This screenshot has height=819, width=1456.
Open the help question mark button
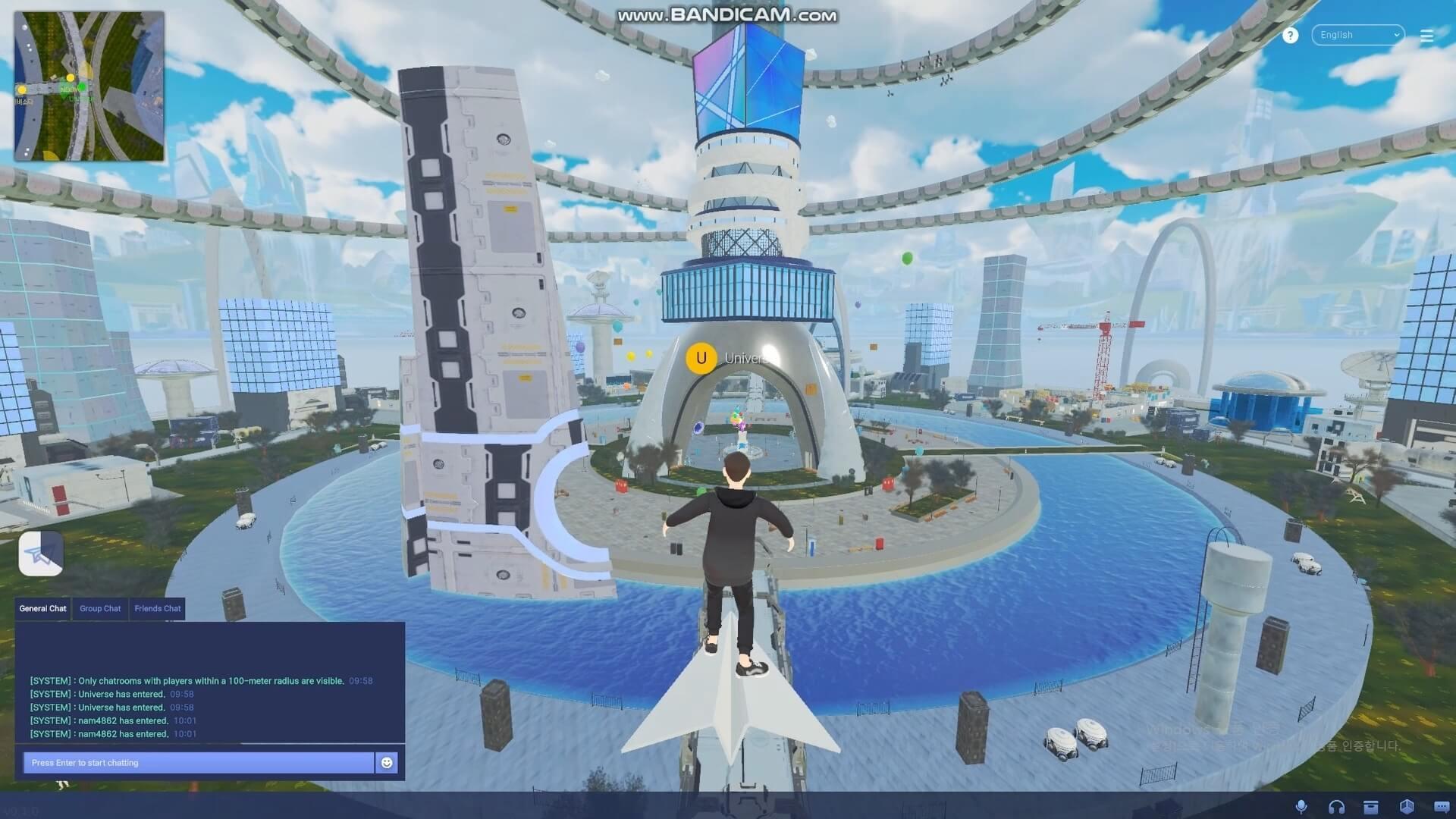tap(1290, 36)
